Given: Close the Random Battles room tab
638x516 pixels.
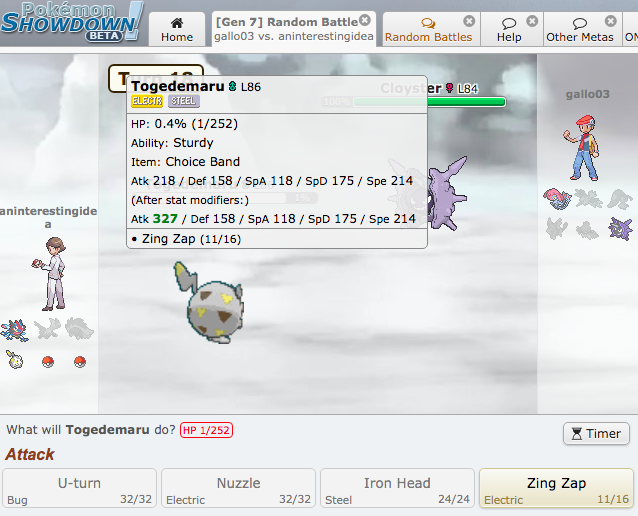Looking at the screenshot, I should 470,21.
